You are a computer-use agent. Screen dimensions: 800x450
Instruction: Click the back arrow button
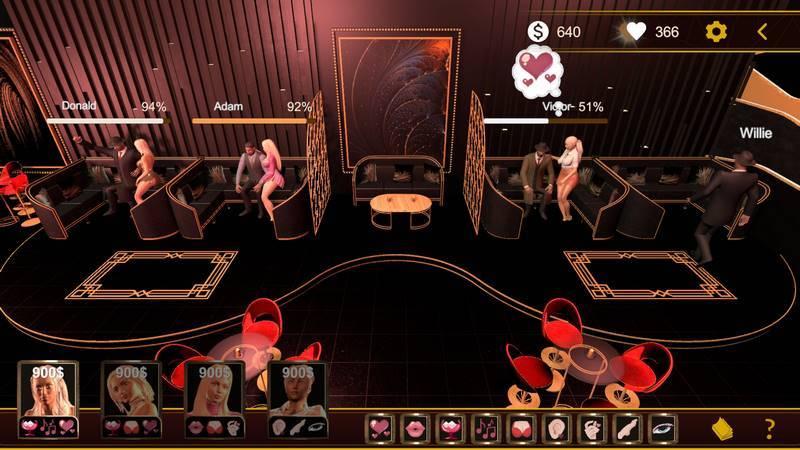click(x=762, y=31)
